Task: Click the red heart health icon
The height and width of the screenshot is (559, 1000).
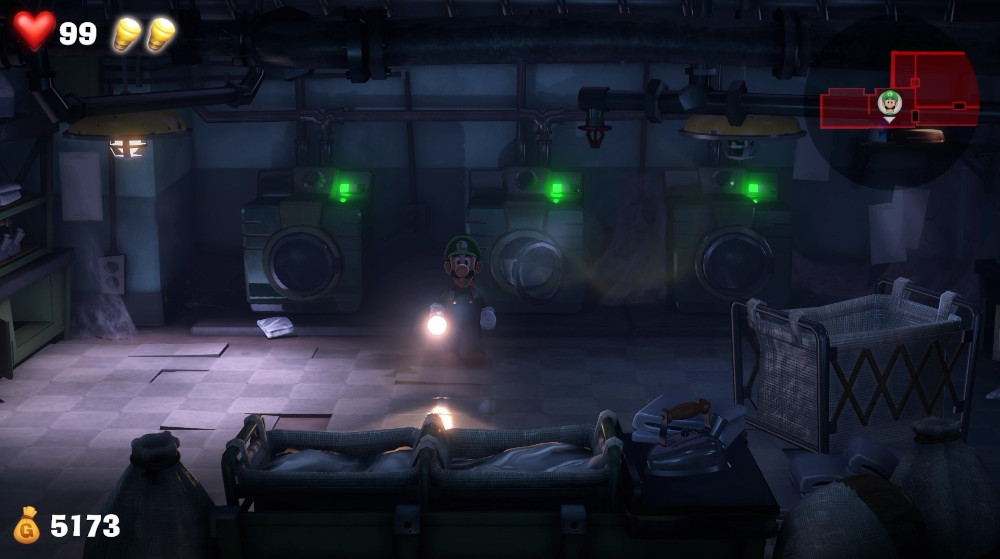Action: point(34,30)
